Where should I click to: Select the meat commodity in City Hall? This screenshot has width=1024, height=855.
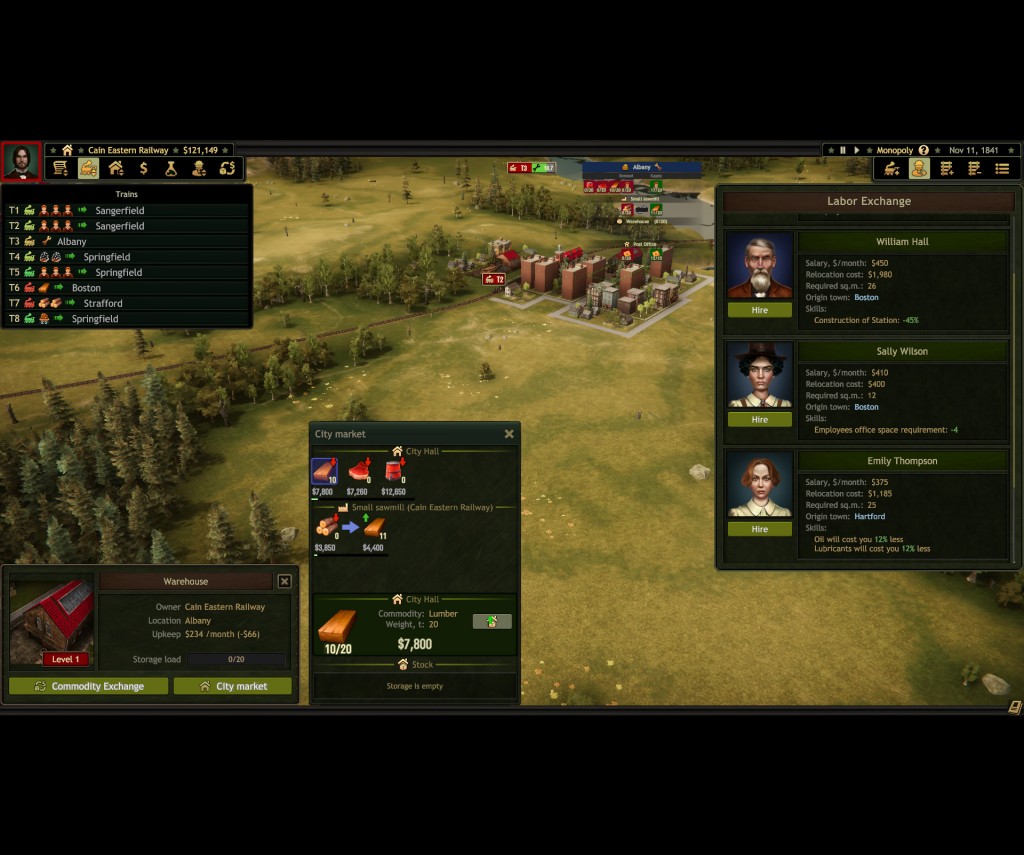(358, 471)
